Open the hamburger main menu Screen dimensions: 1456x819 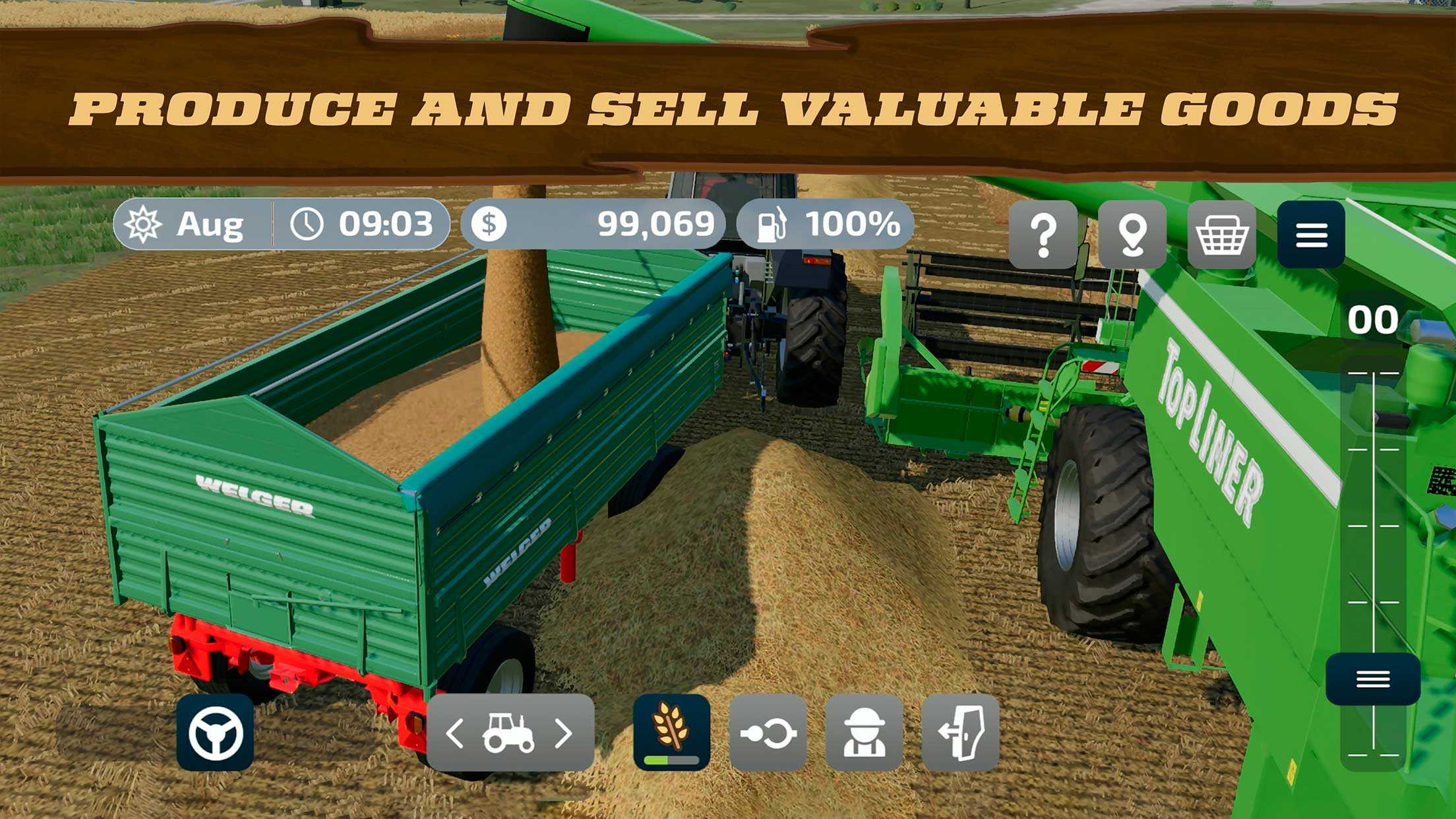point(1311,235)
